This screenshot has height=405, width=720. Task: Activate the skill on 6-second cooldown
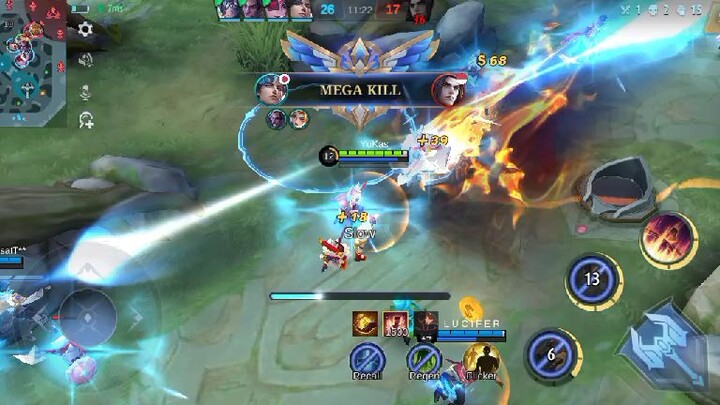550,354
